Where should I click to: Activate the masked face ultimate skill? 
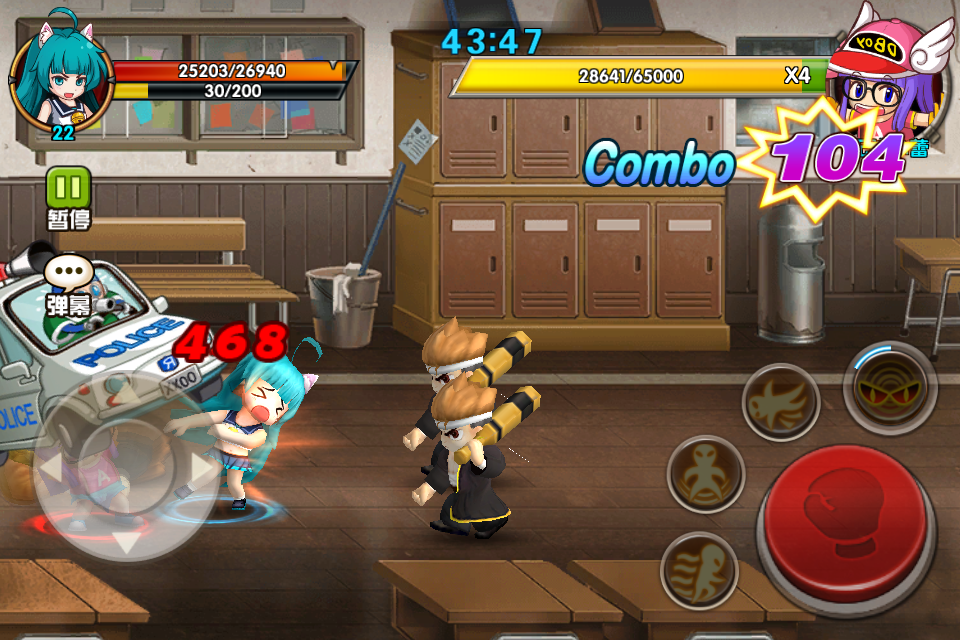click(889, 386)
